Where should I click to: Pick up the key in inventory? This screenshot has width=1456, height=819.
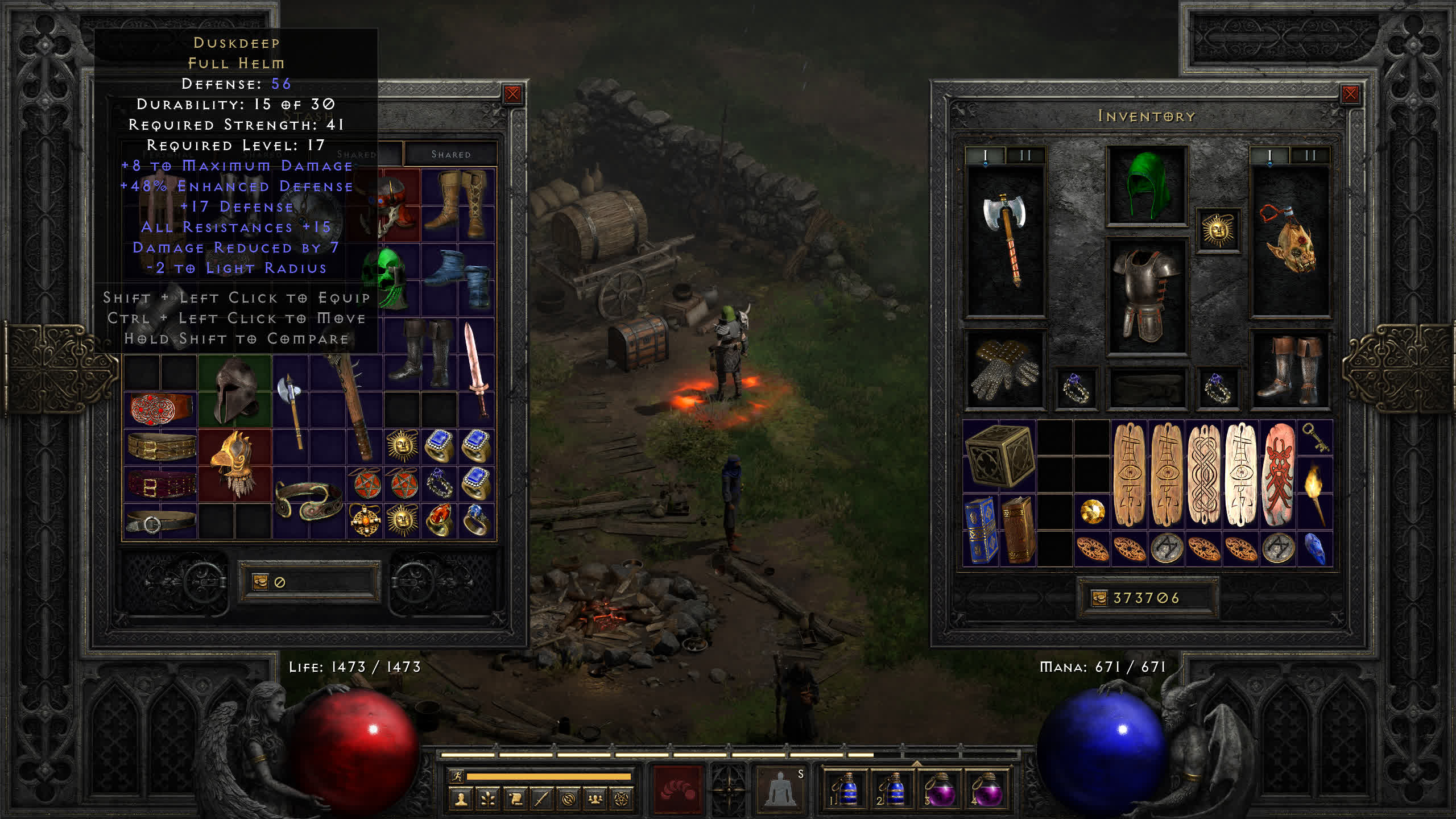pyautogui.click(x=1314, y=438)
